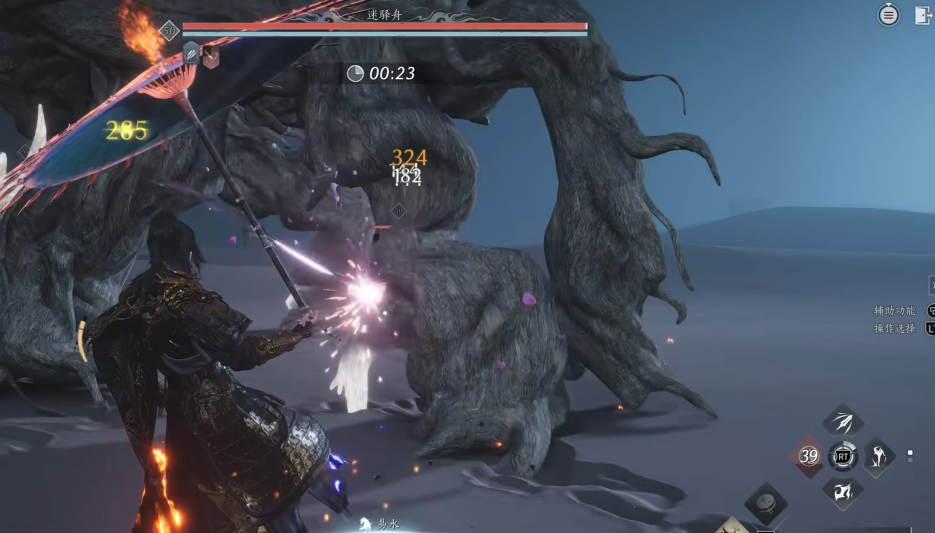Use the red skill showing 39
The image size is (935, 533).
pos(809,456)
